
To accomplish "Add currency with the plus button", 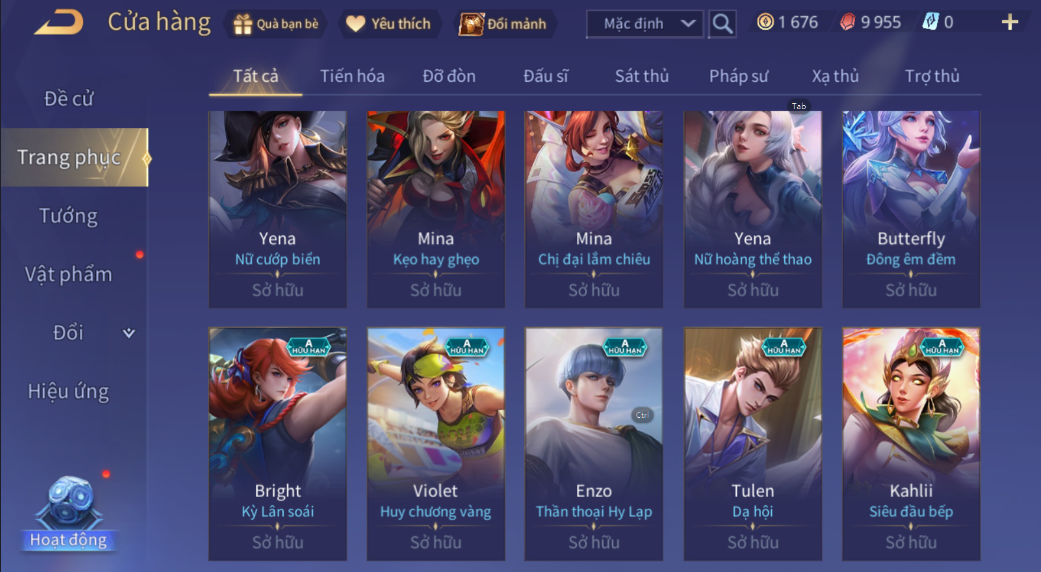I will click(x=1010, y=22).
